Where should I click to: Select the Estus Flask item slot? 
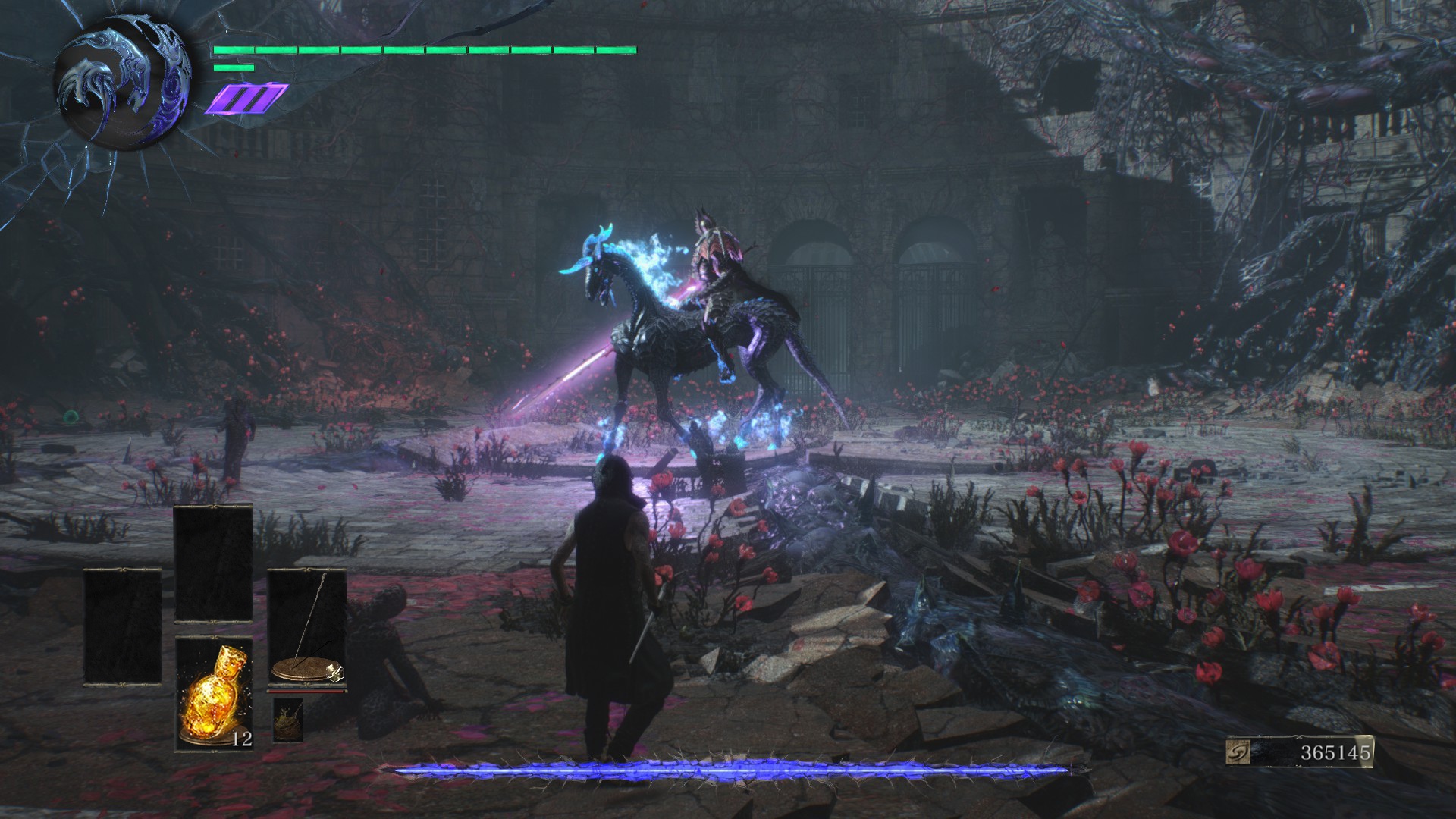pyautogui.click(x=214, y=694)
